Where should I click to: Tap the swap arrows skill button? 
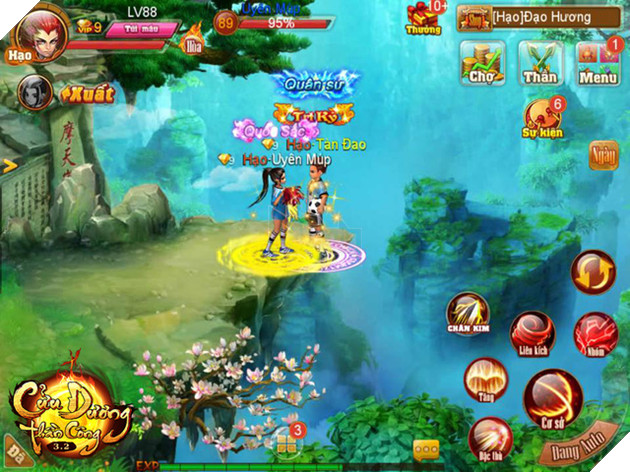click(593, 272)
